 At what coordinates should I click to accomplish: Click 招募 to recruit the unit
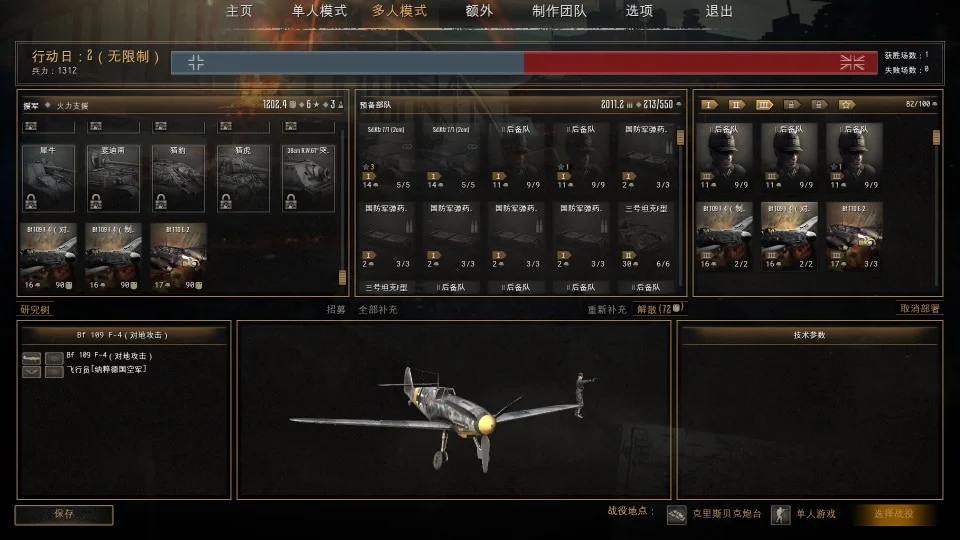pos(336,310)
